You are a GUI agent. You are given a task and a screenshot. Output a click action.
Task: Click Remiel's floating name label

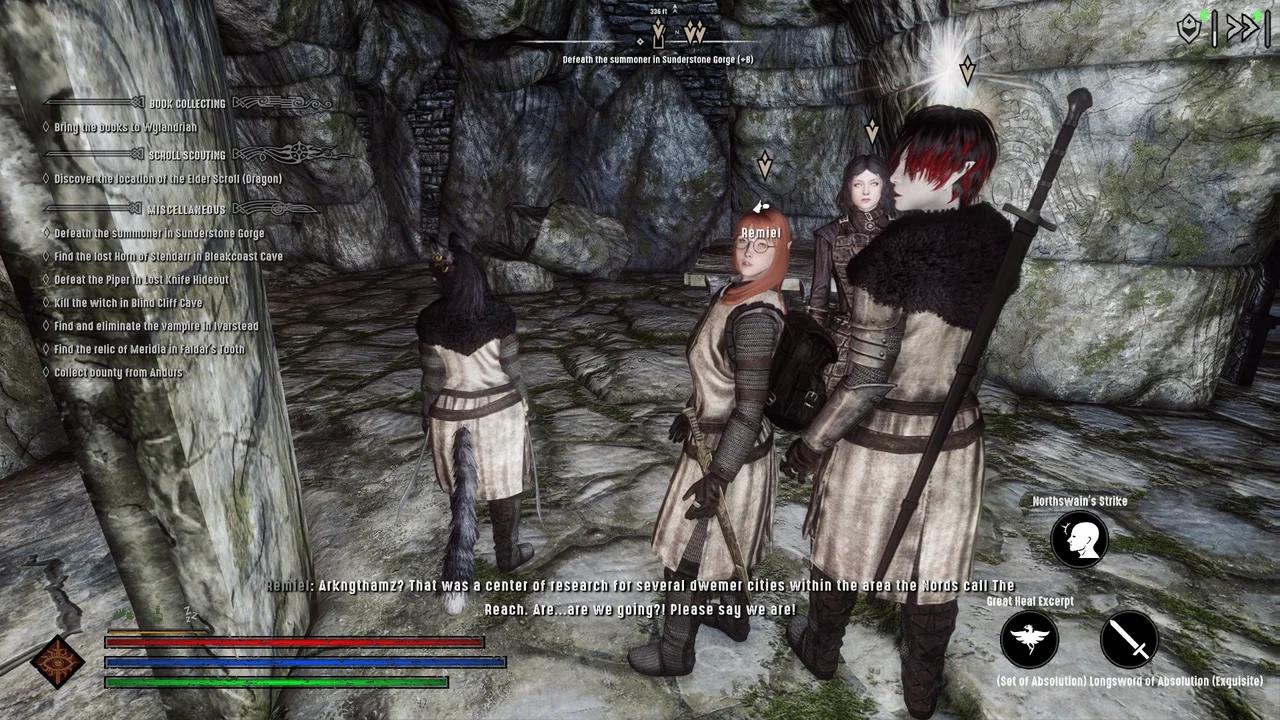(x=760, y=231)
